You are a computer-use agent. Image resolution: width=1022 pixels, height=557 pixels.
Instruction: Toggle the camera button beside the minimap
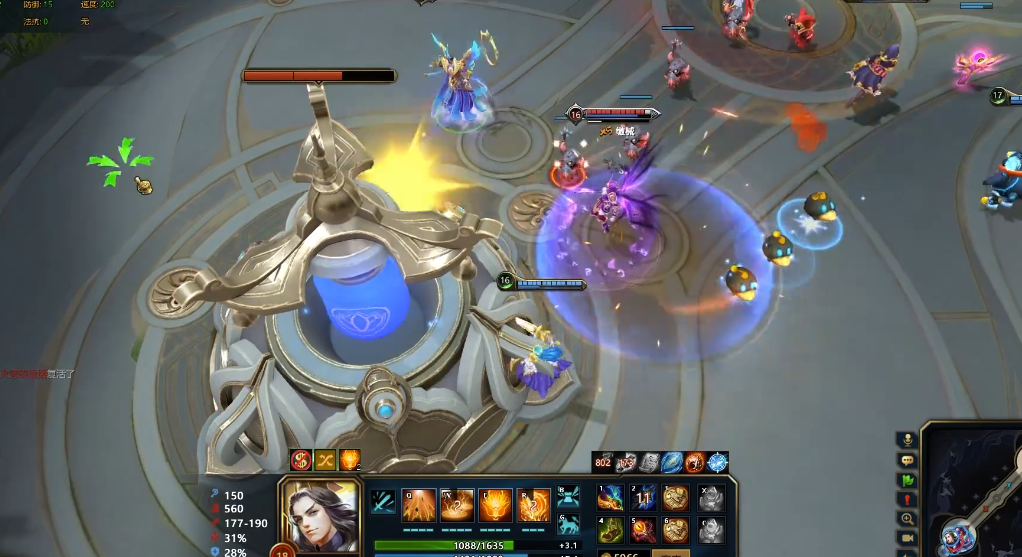point(907,538)
